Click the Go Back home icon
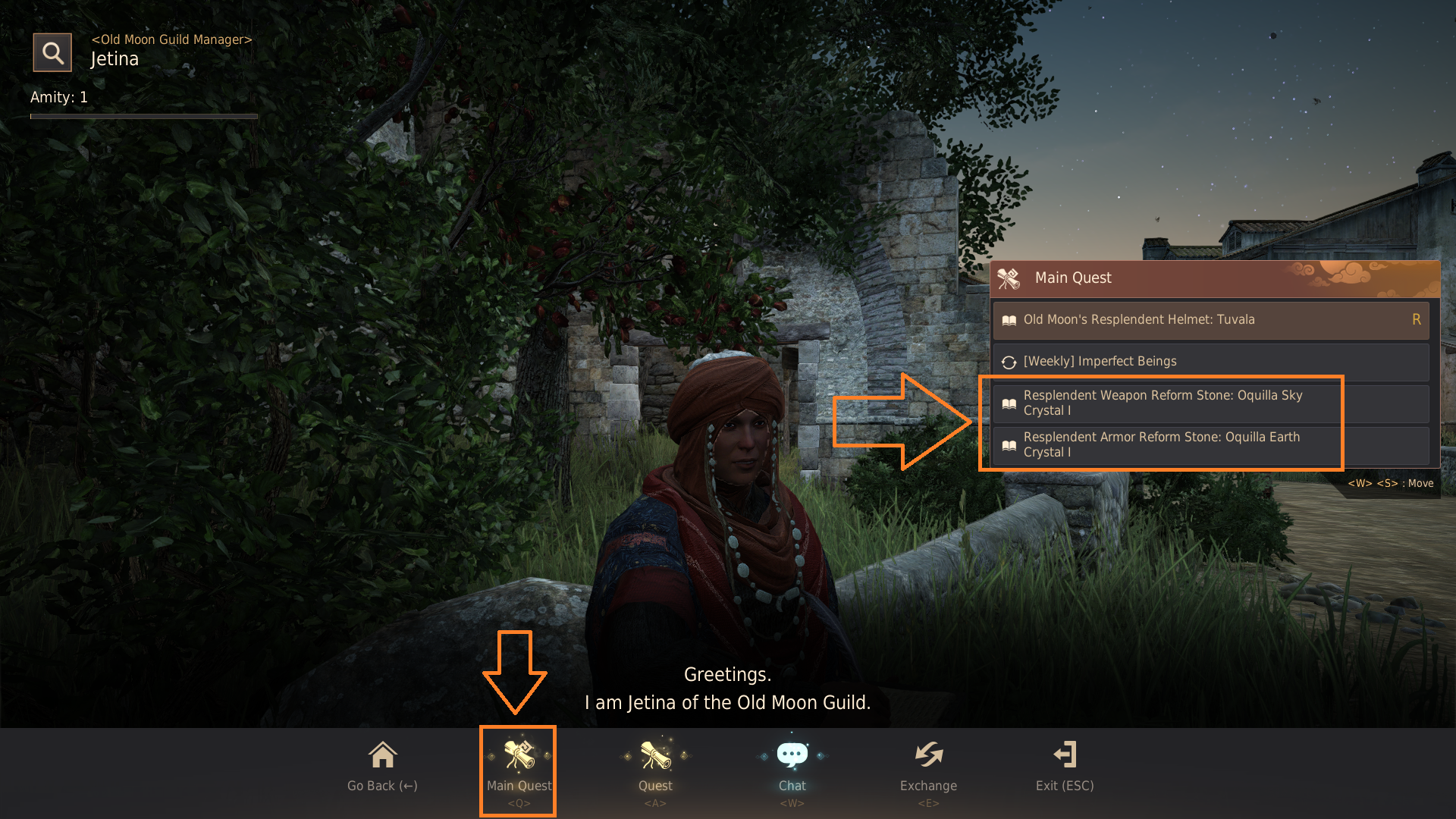1456x819 pixels. click(381, 755)
